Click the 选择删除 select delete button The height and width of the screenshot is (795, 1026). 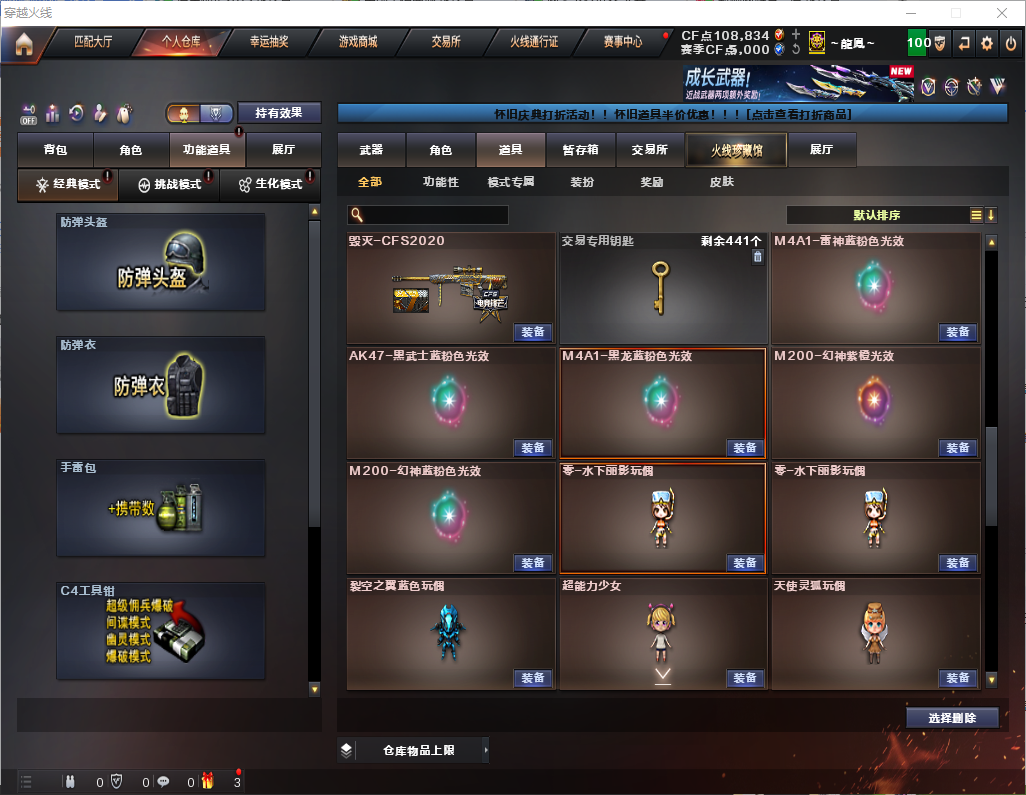(952, 718)
